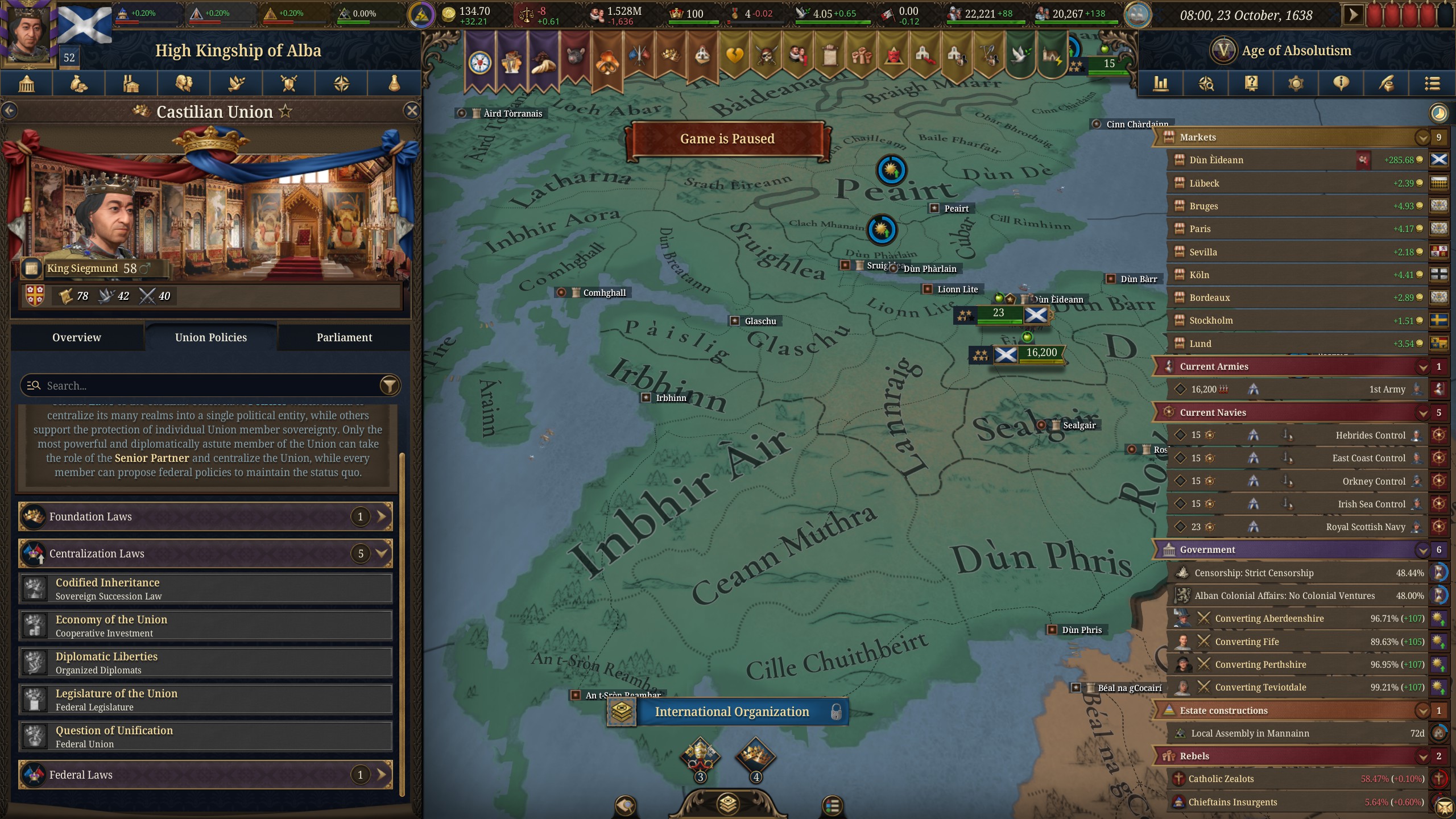1456x819 pixels.
Task: Switch to the Overview tab
Action: click(77, 337)
